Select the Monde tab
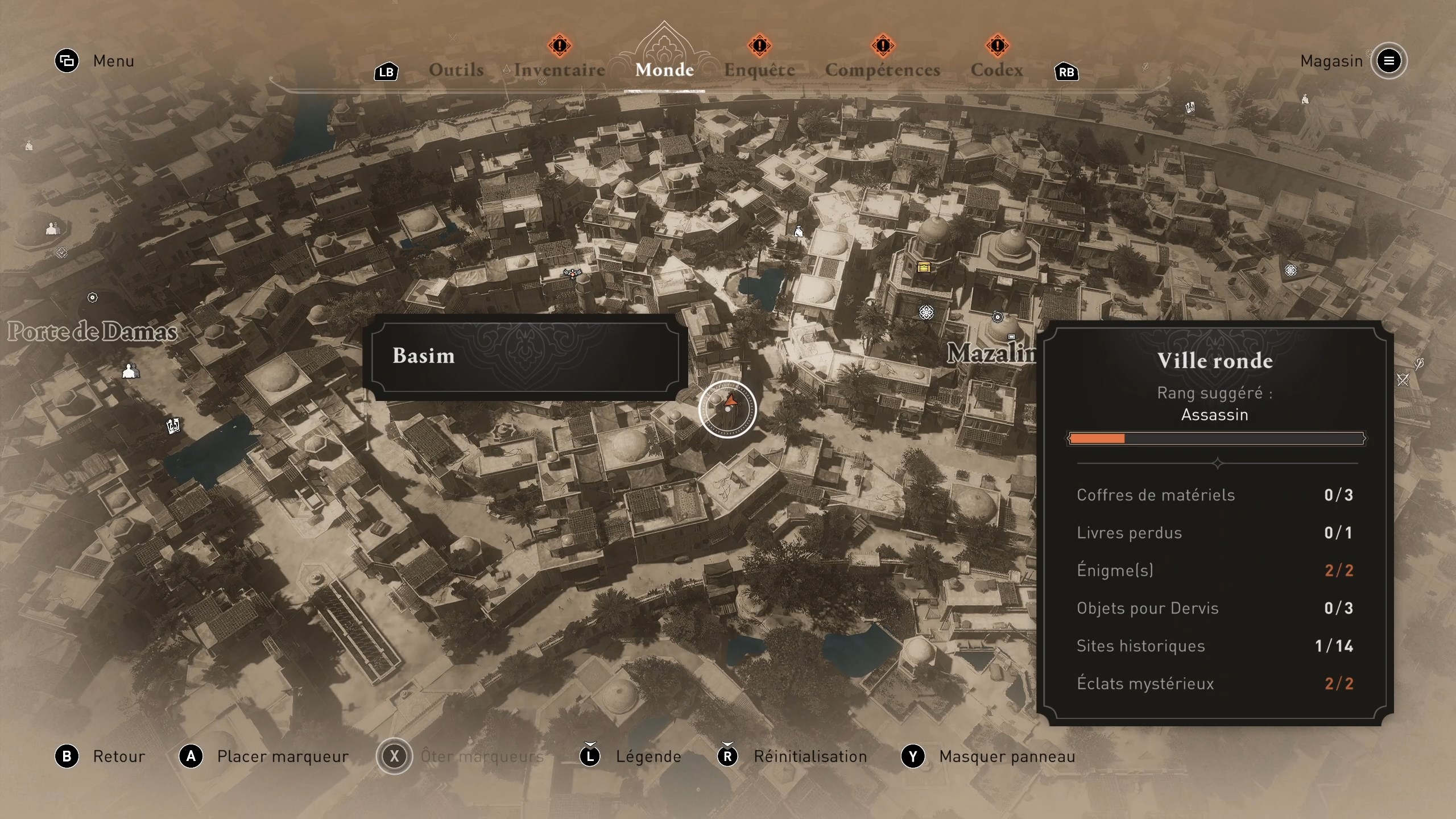The image size is (1456, 819). [664, 70]
